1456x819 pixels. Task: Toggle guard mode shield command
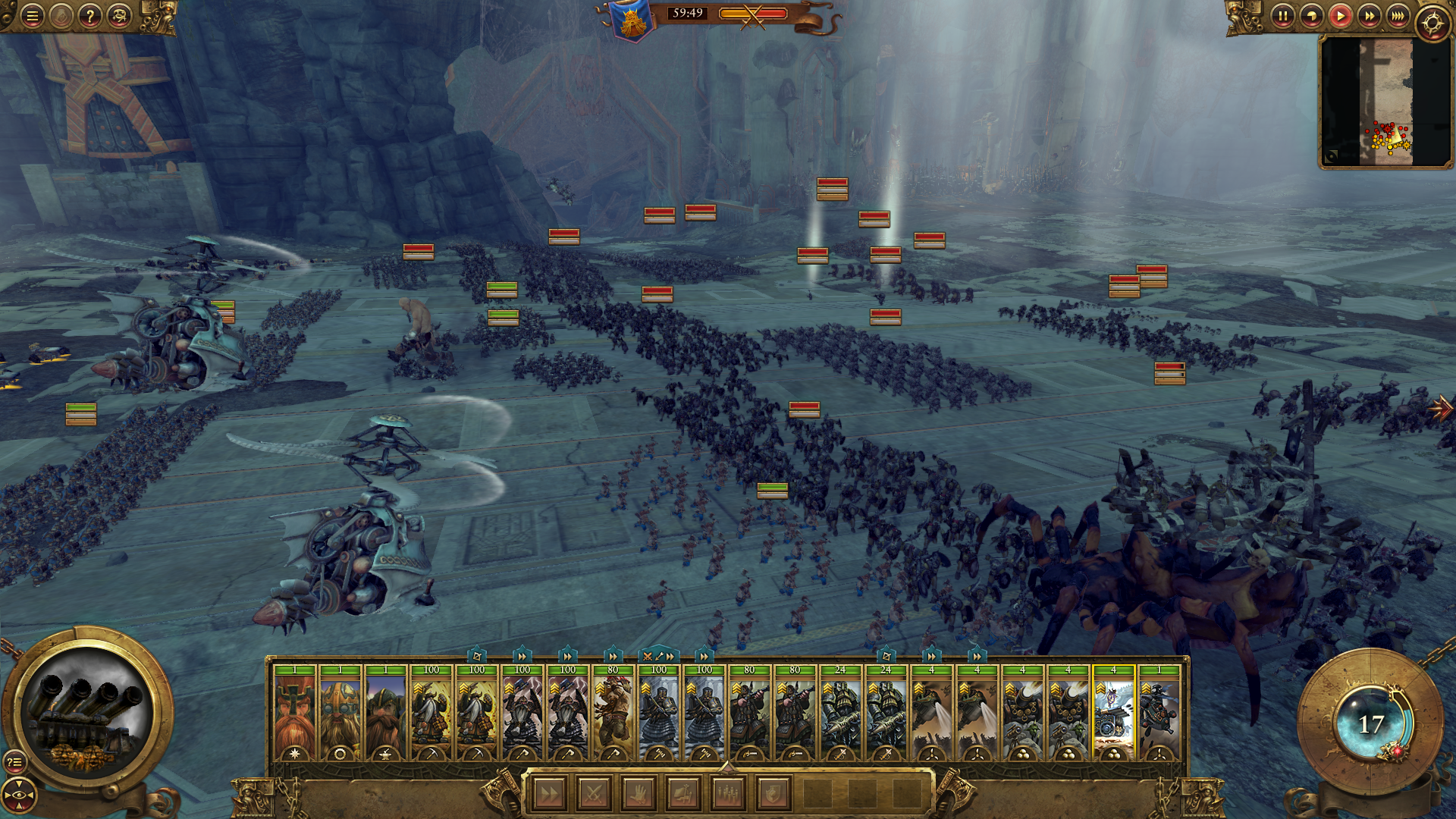pyautogui.click(x=773, y=794)
